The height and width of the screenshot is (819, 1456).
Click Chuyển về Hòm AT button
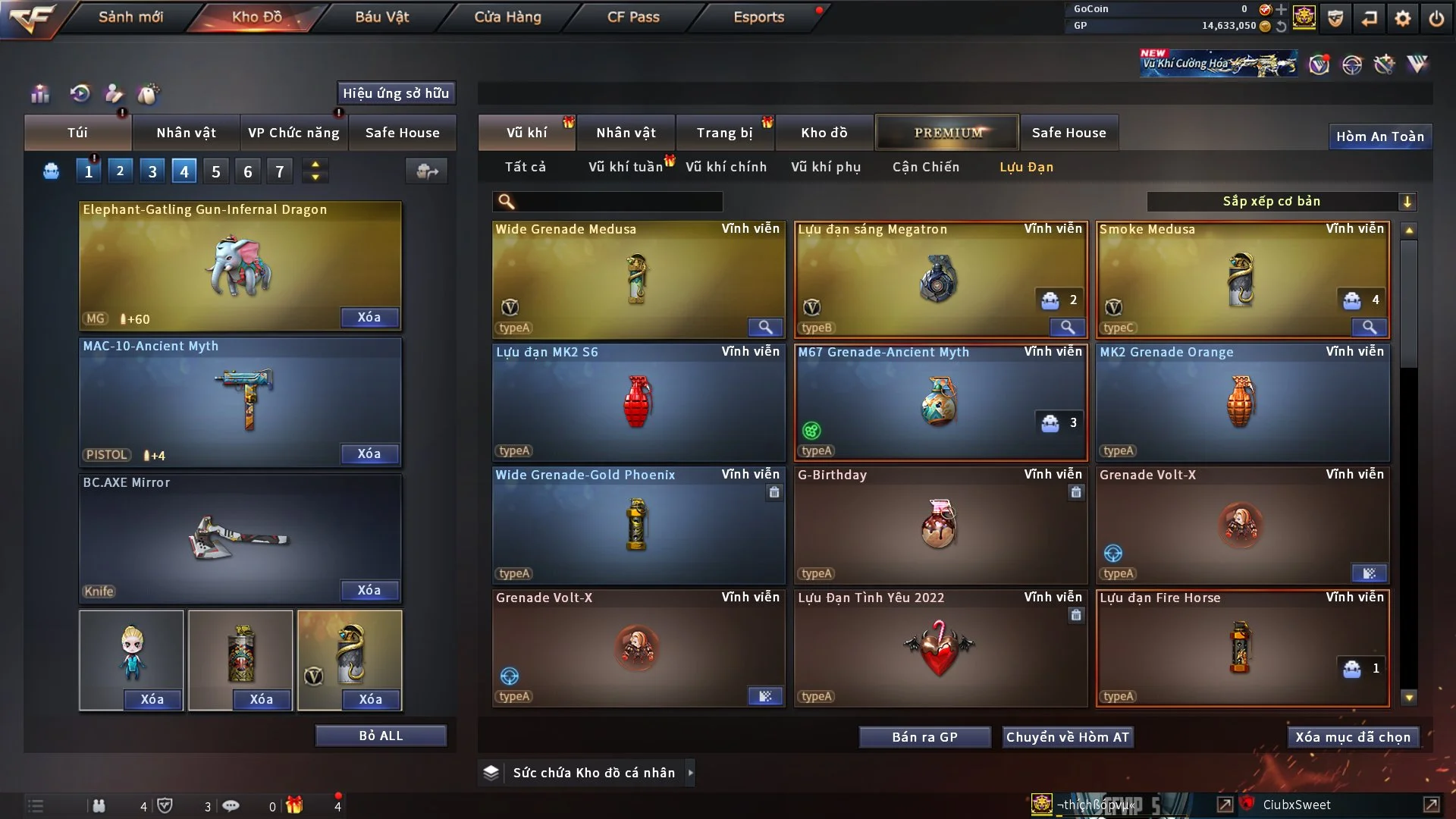coord(1067,737)
